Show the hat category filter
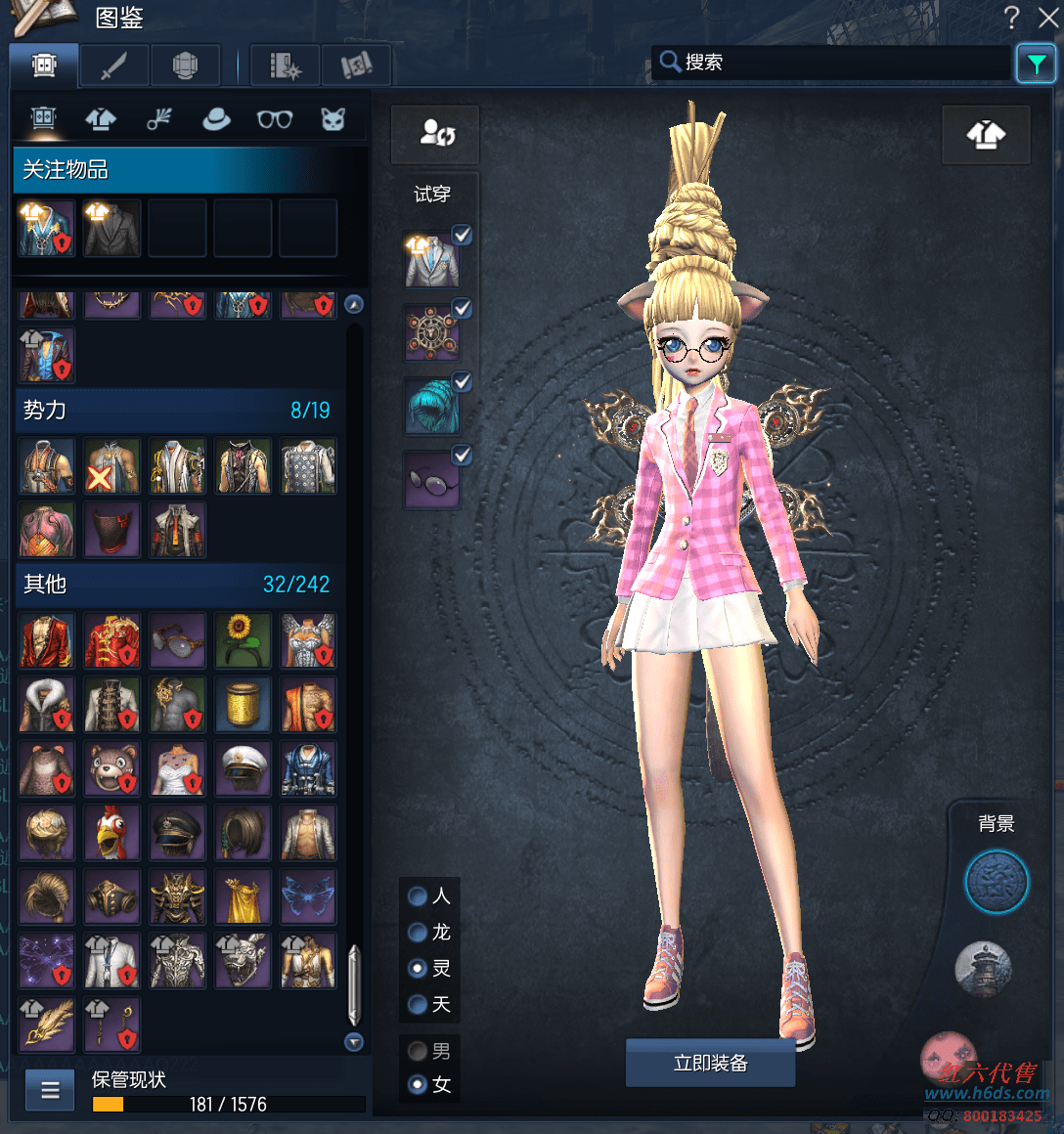This screenshot has width=1064, height=1134. tap(216, 119)
